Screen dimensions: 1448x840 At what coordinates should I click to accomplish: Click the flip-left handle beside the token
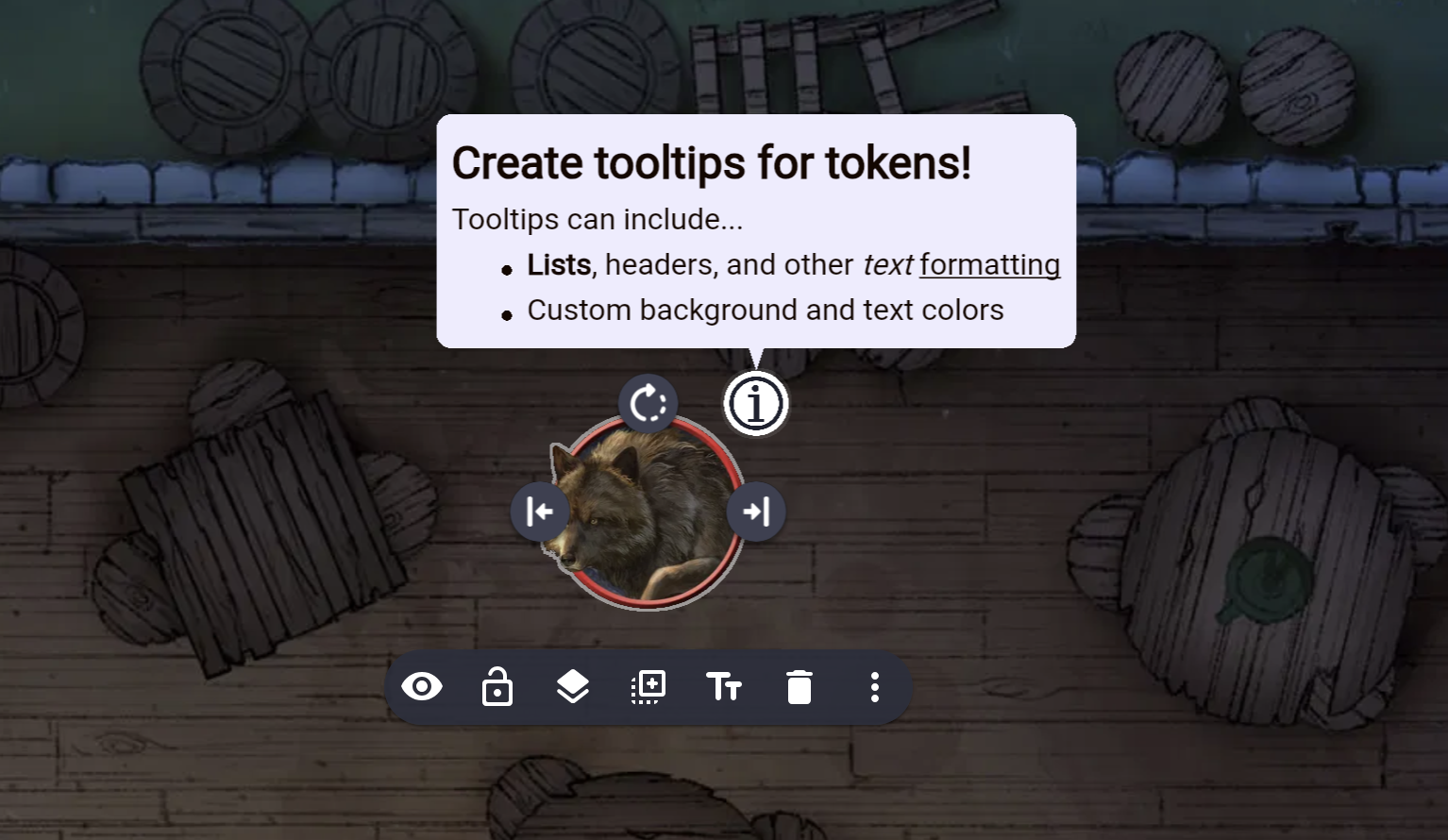(x=540, y=512)
